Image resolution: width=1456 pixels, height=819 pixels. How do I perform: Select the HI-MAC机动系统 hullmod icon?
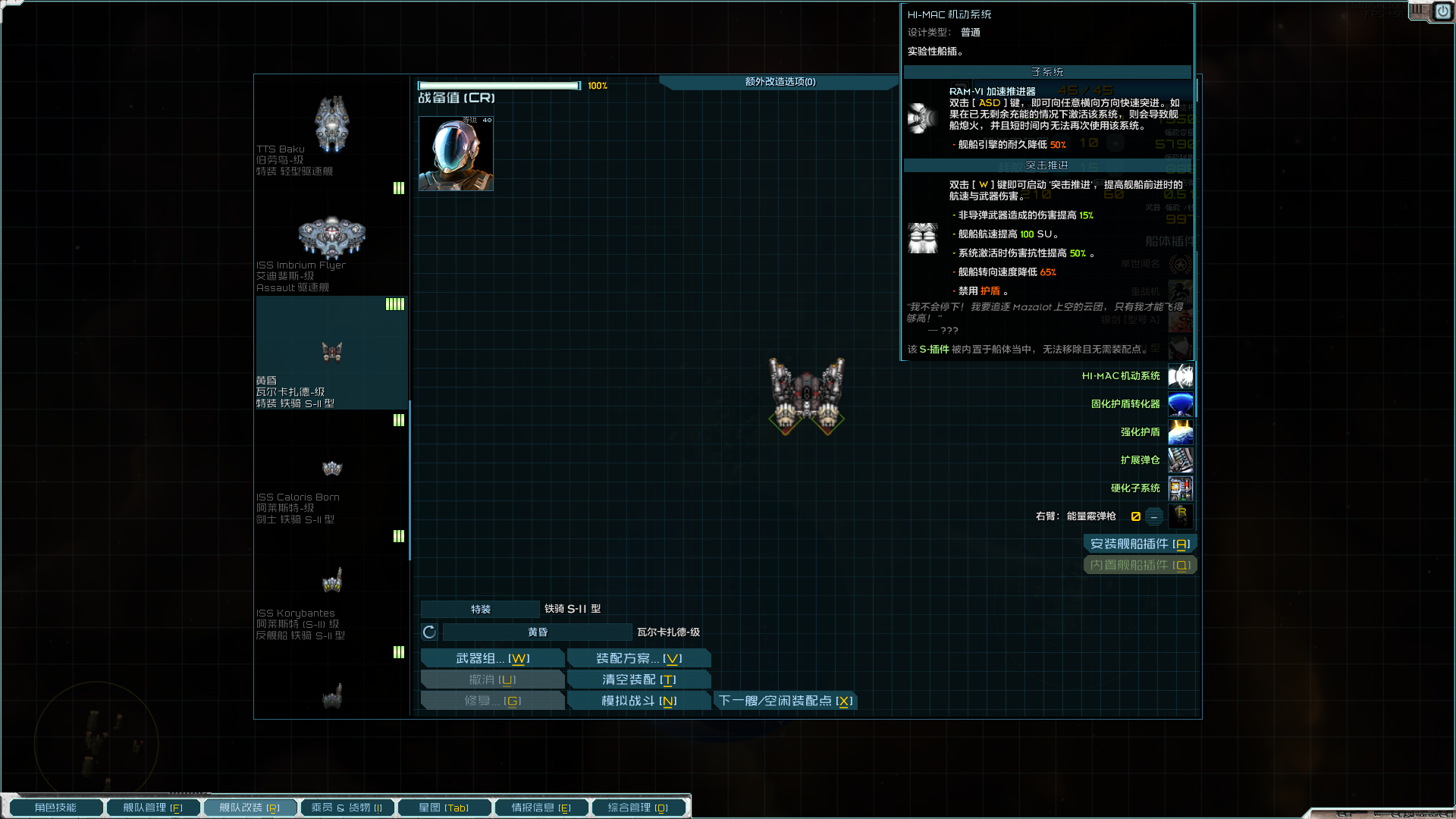pos(1181,376)
